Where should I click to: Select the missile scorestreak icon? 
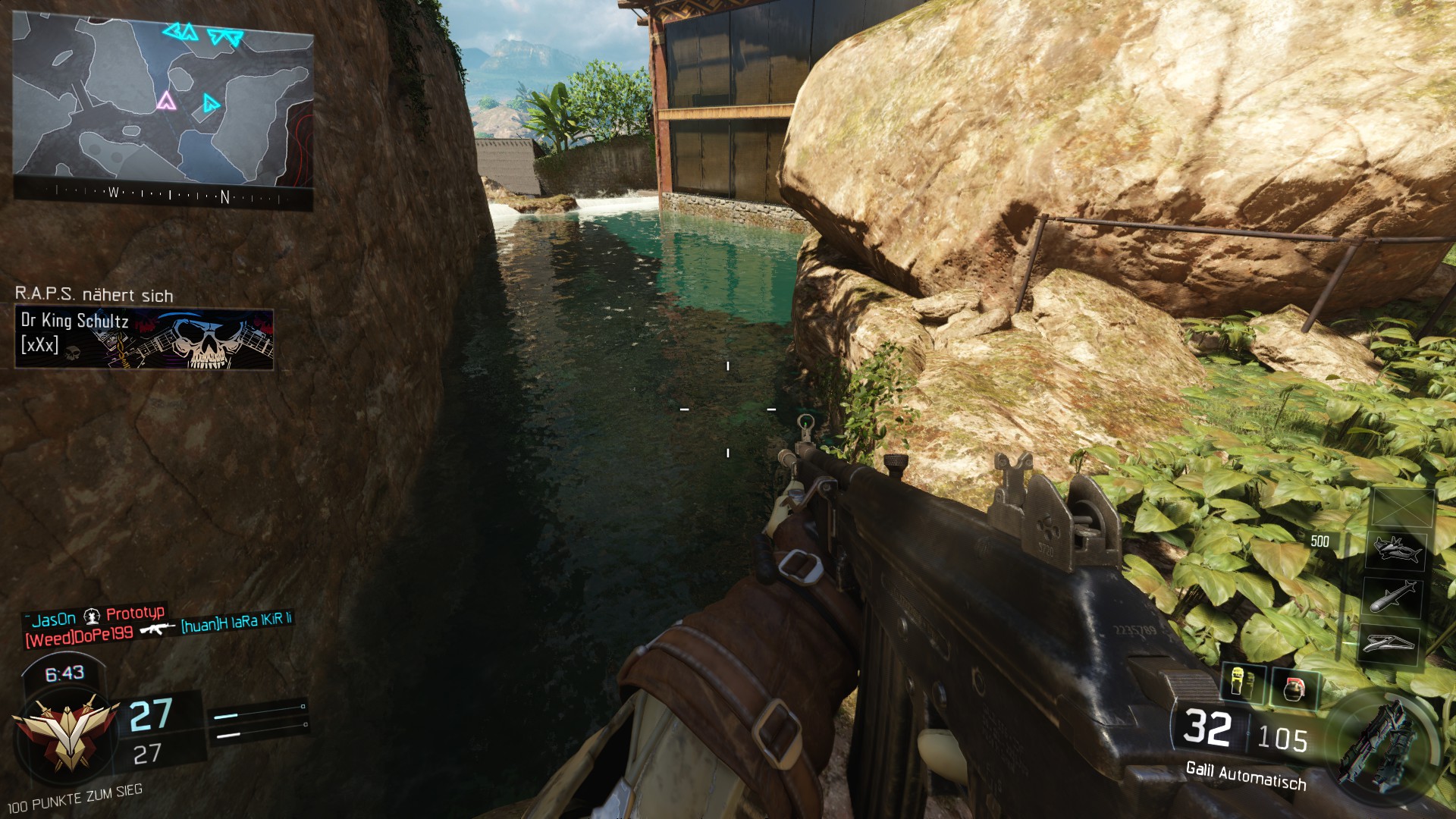tap(1392, 596)
